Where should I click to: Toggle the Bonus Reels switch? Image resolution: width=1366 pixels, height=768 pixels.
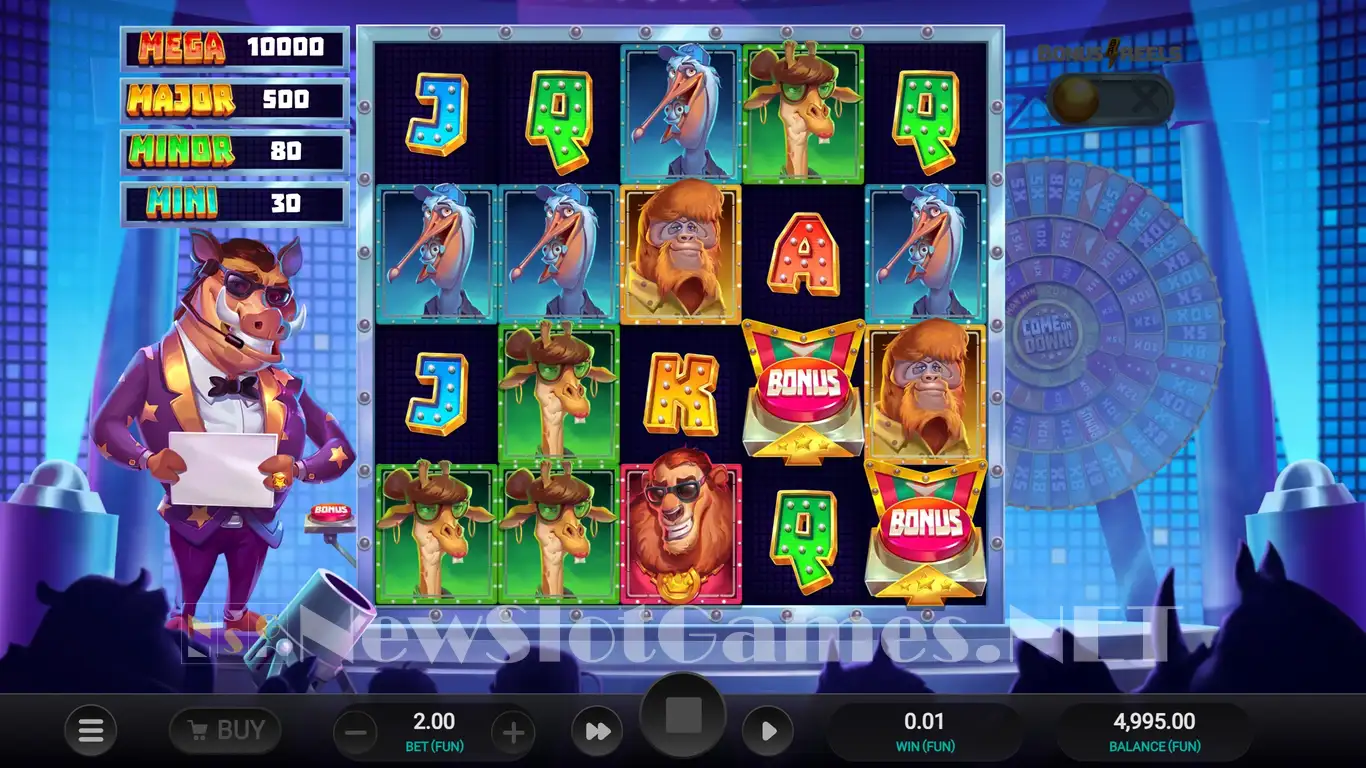tap(1109, 100)
